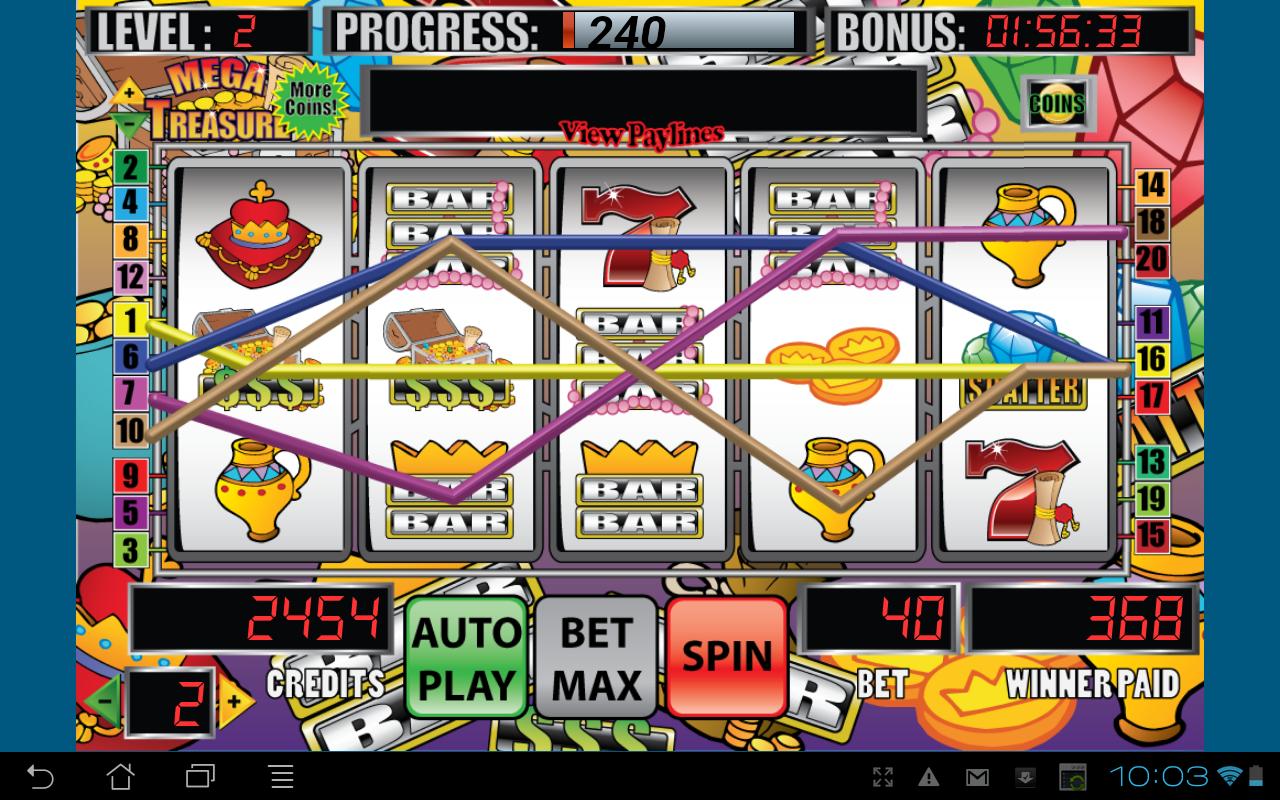The image size is (1280, 800).
Task: Tap the More Coins starburst
Action: (x=309, y=103)
